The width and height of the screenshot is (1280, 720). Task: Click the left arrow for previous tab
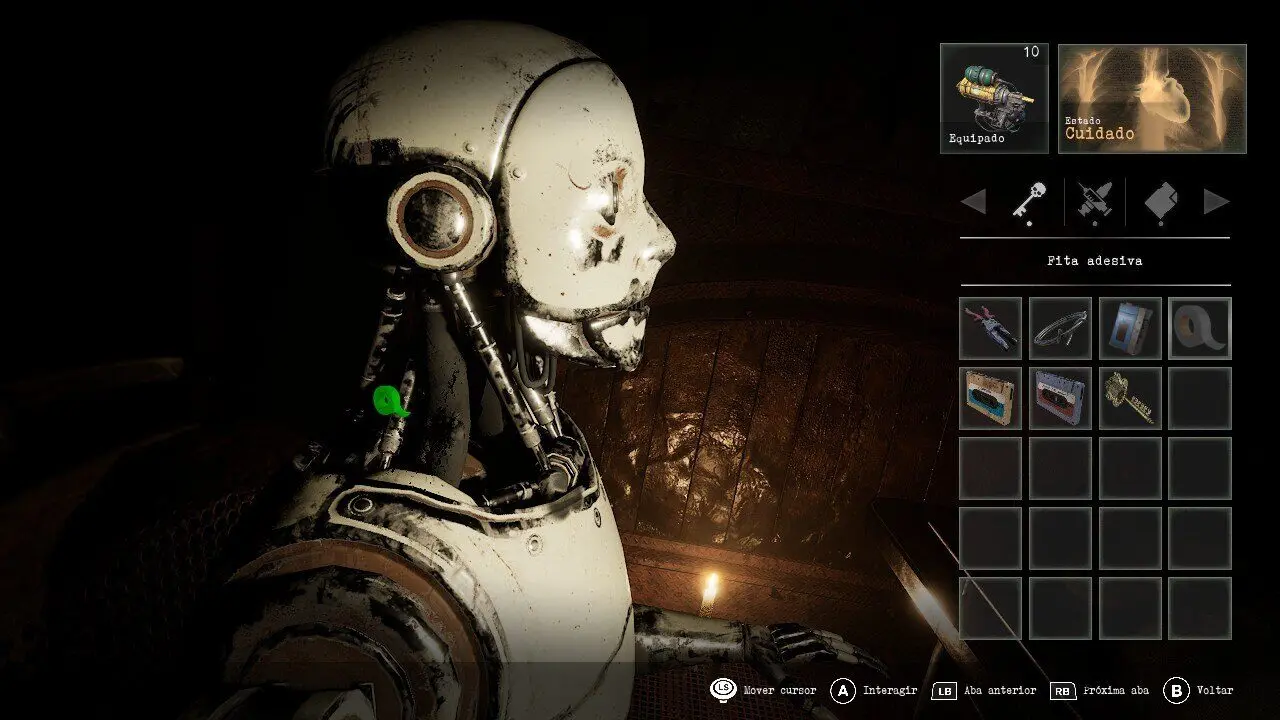click(x=973, y=202)
